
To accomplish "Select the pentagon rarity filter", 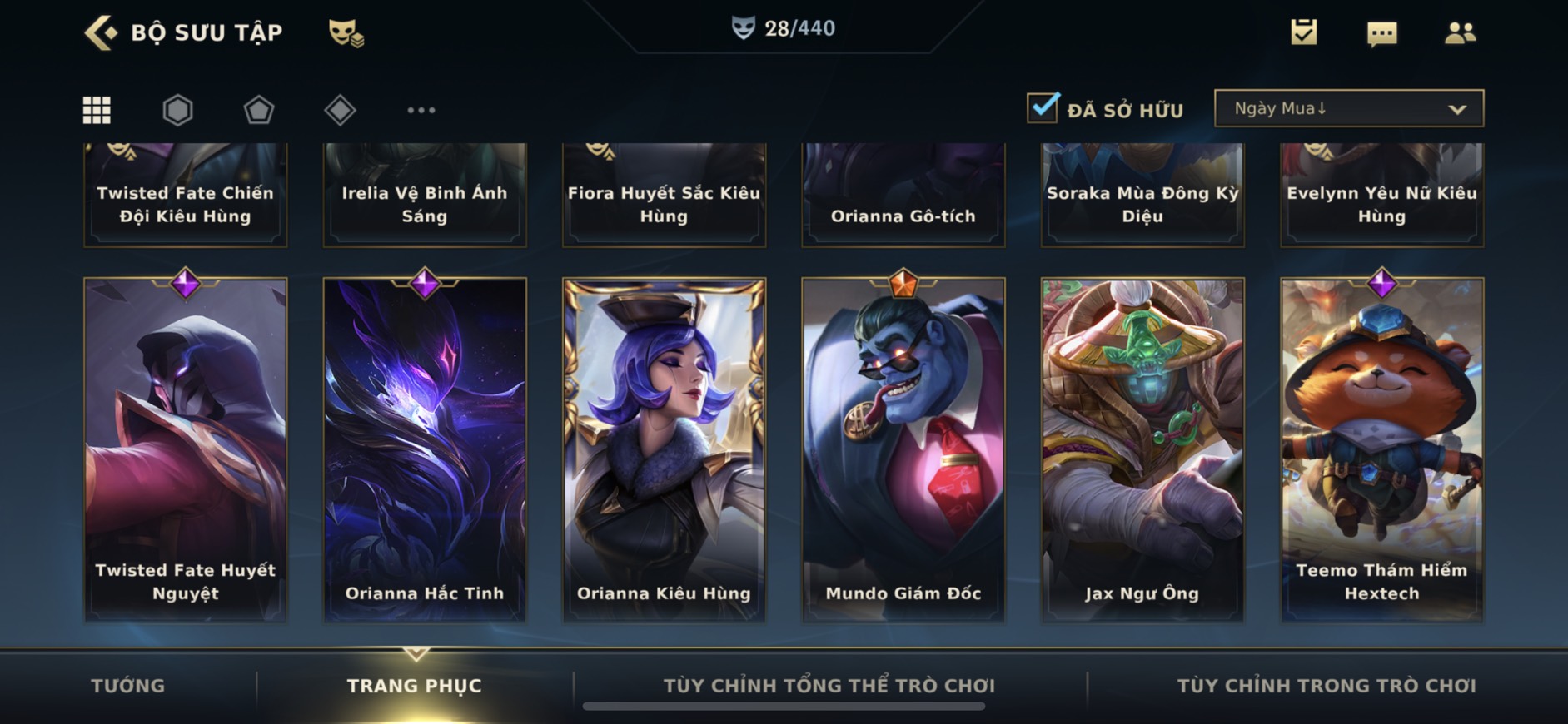I will pyautogui.click(x=258, y=110).
